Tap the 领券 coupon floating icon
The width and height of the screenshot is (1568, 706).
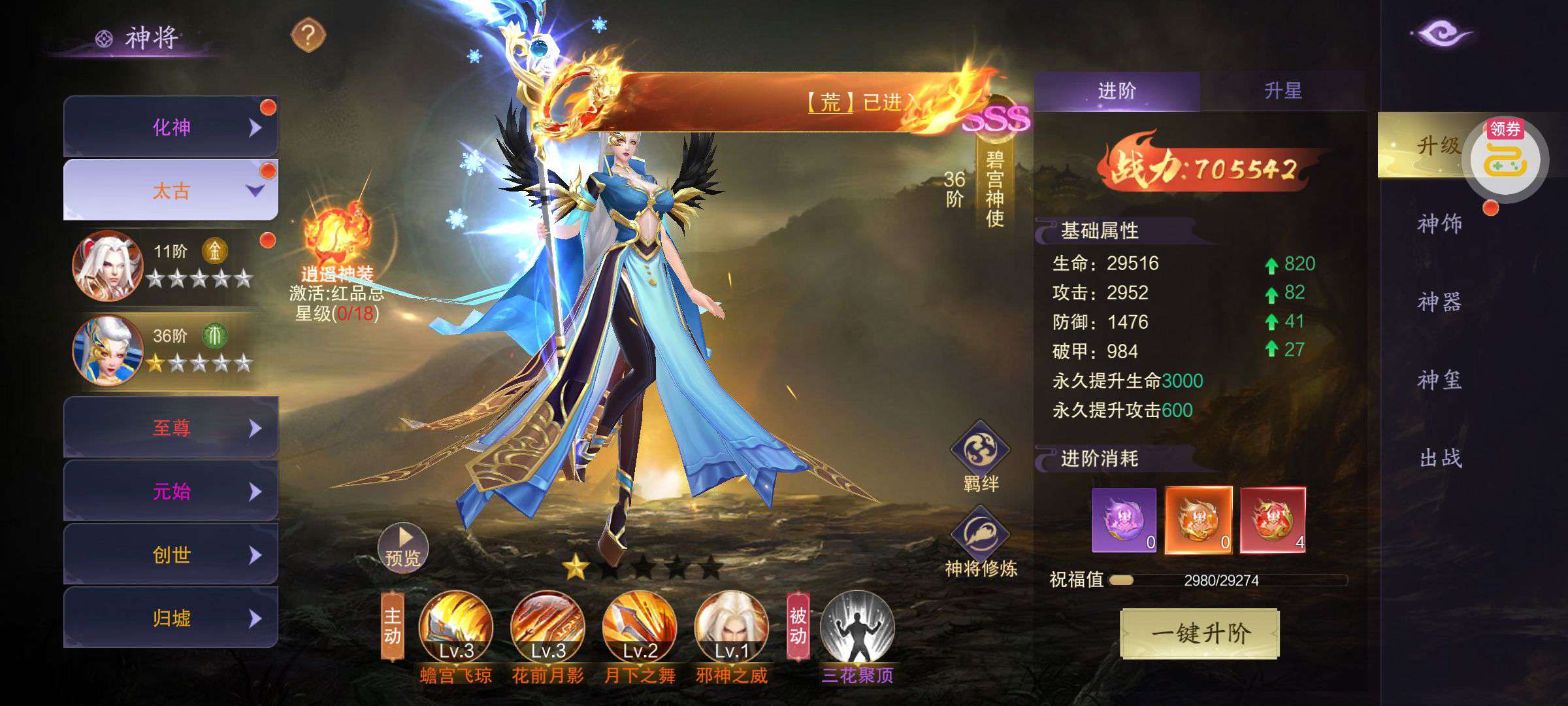click(1505, 158)
